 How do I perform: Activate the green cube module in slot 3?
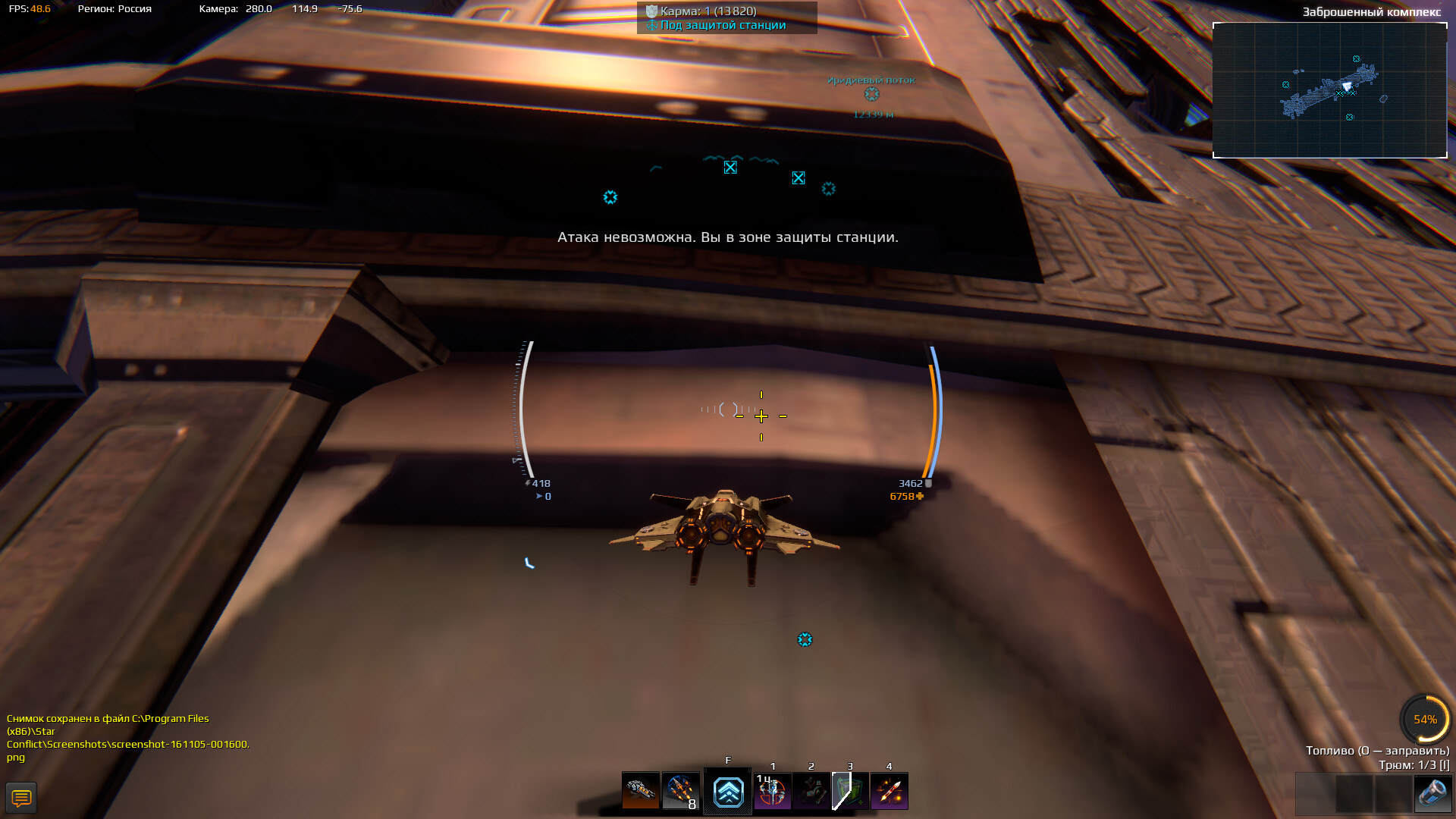click(851, 792)
